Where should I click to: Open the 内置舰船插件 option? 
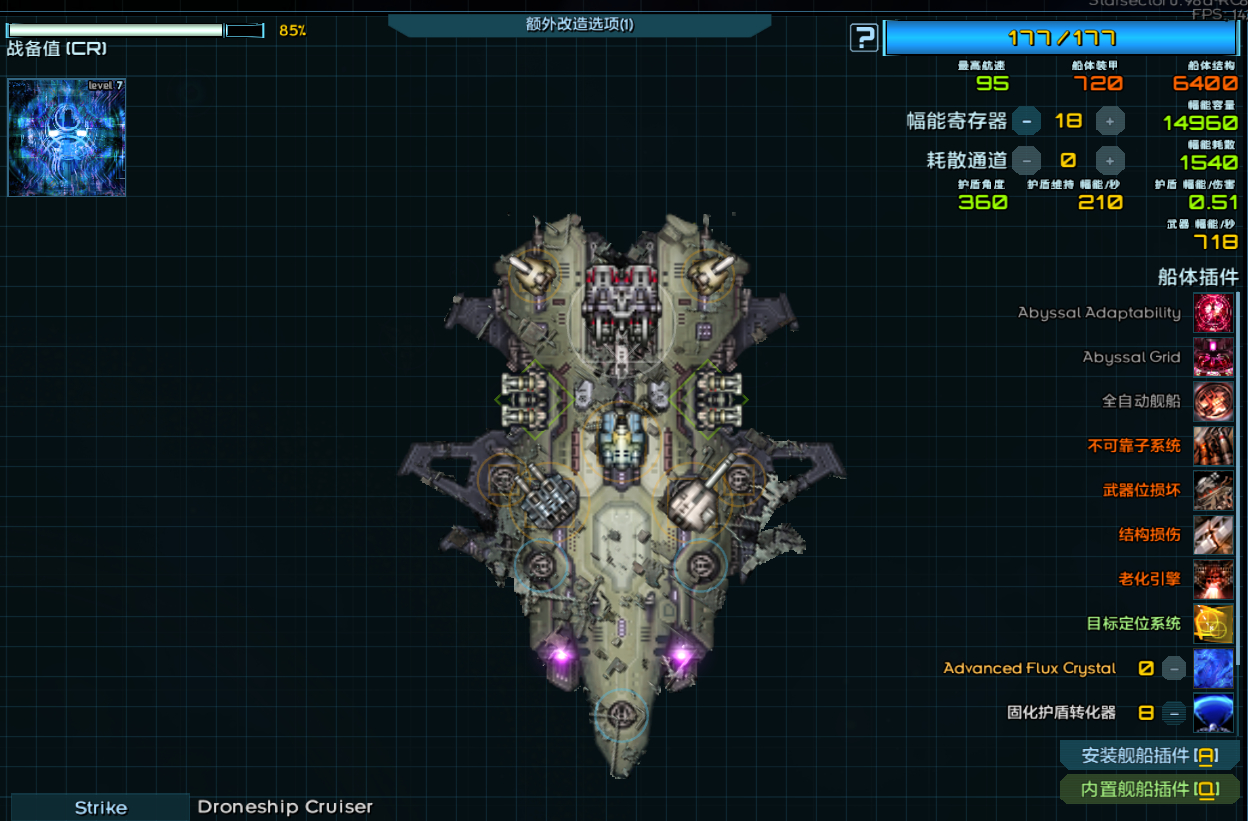point(1149,789)
